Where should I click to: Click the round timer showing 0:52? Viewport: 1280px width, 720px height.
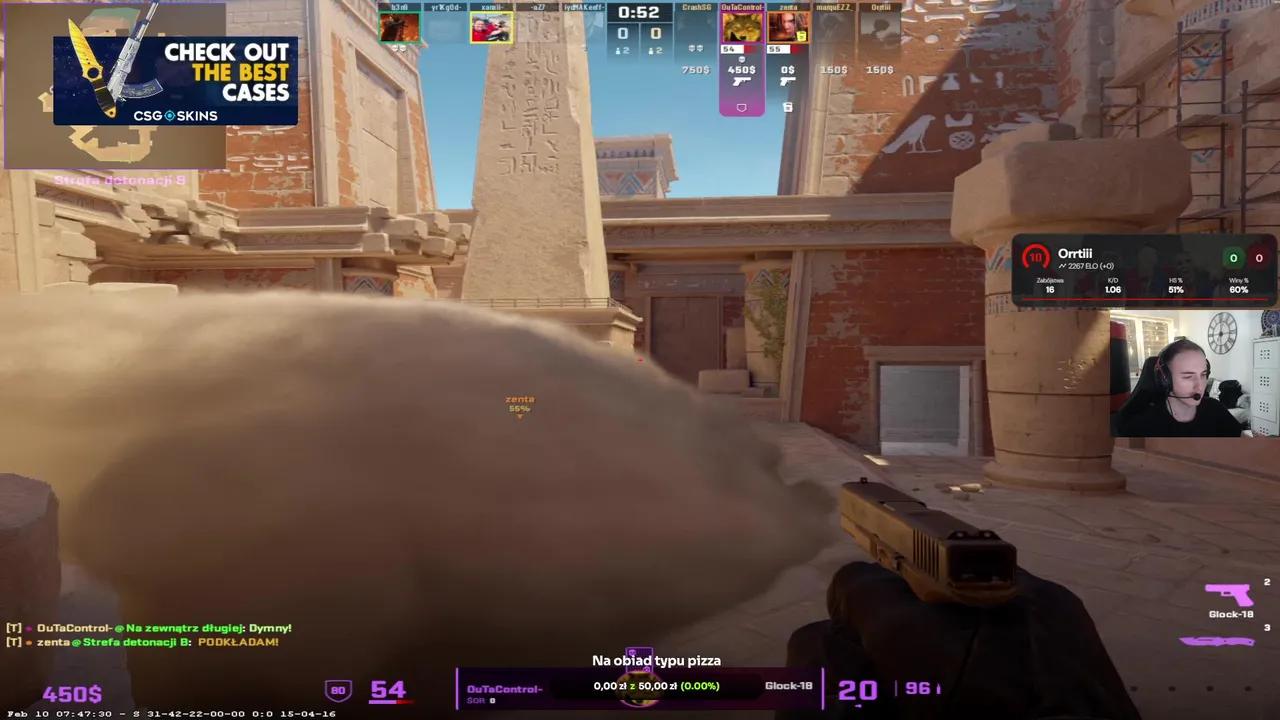[x=637, y=13]
